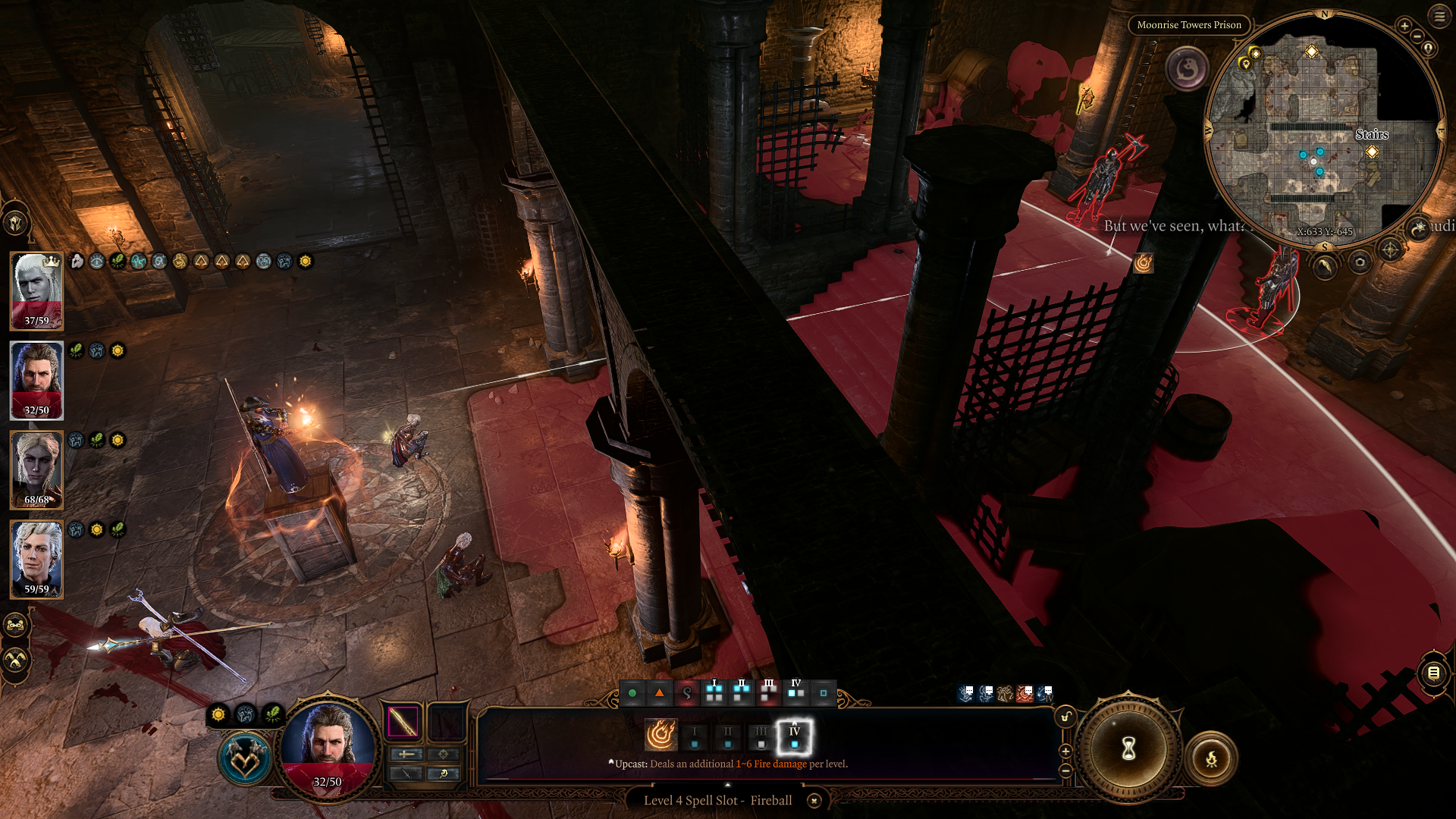The width and height of the screenshot is (1456, 819).
Task: Select the party member portrait with 59/59 HP
Action: tap(36, 560)
